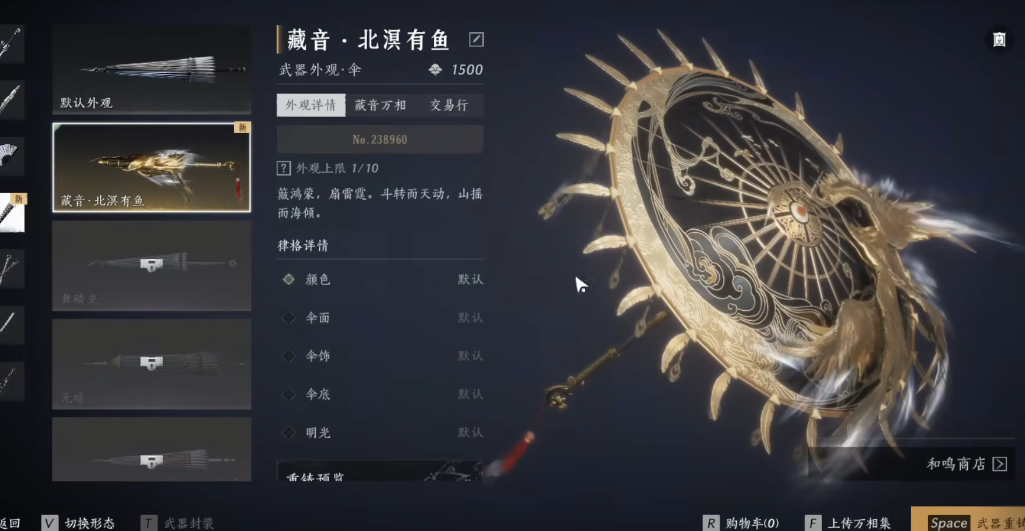Viewport: 1025px width, 531px height.
Task: Choose the 伞饰 customization row
Action: (x=380, y=355)
